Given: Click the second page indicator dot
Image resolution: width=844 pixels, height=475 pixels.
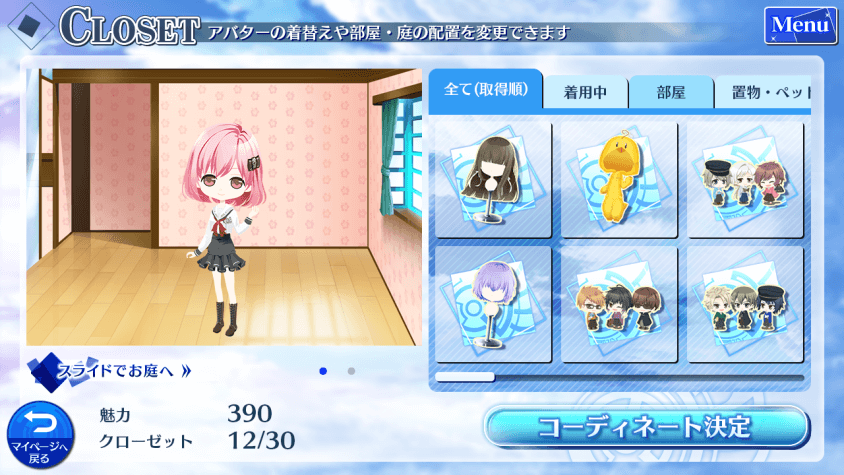Looking at the screenshot, I should pyautogui.click(x=351, y=371).
